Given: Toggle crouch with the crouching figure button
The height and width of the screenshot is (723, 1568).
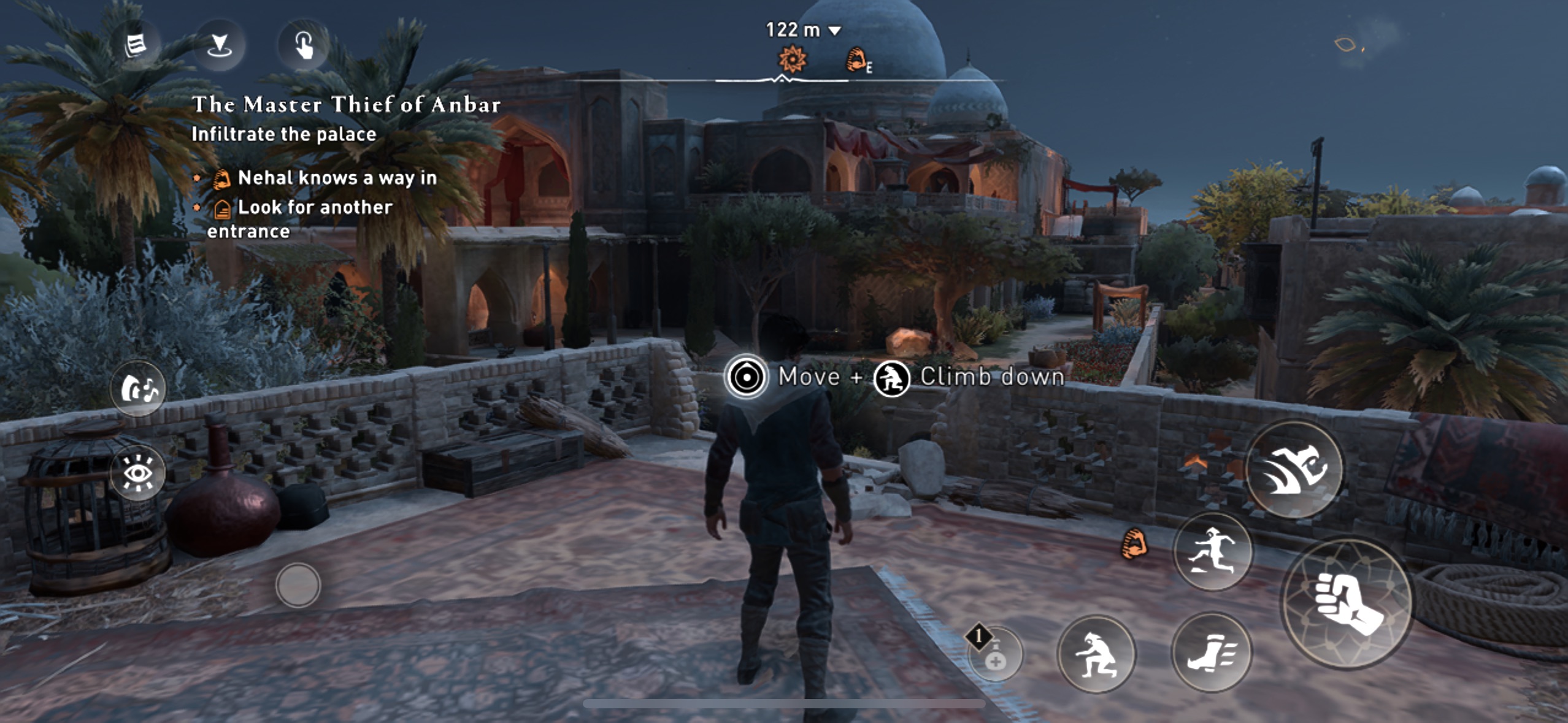Looking at the screenshot, I should [x=1096, y=654].
